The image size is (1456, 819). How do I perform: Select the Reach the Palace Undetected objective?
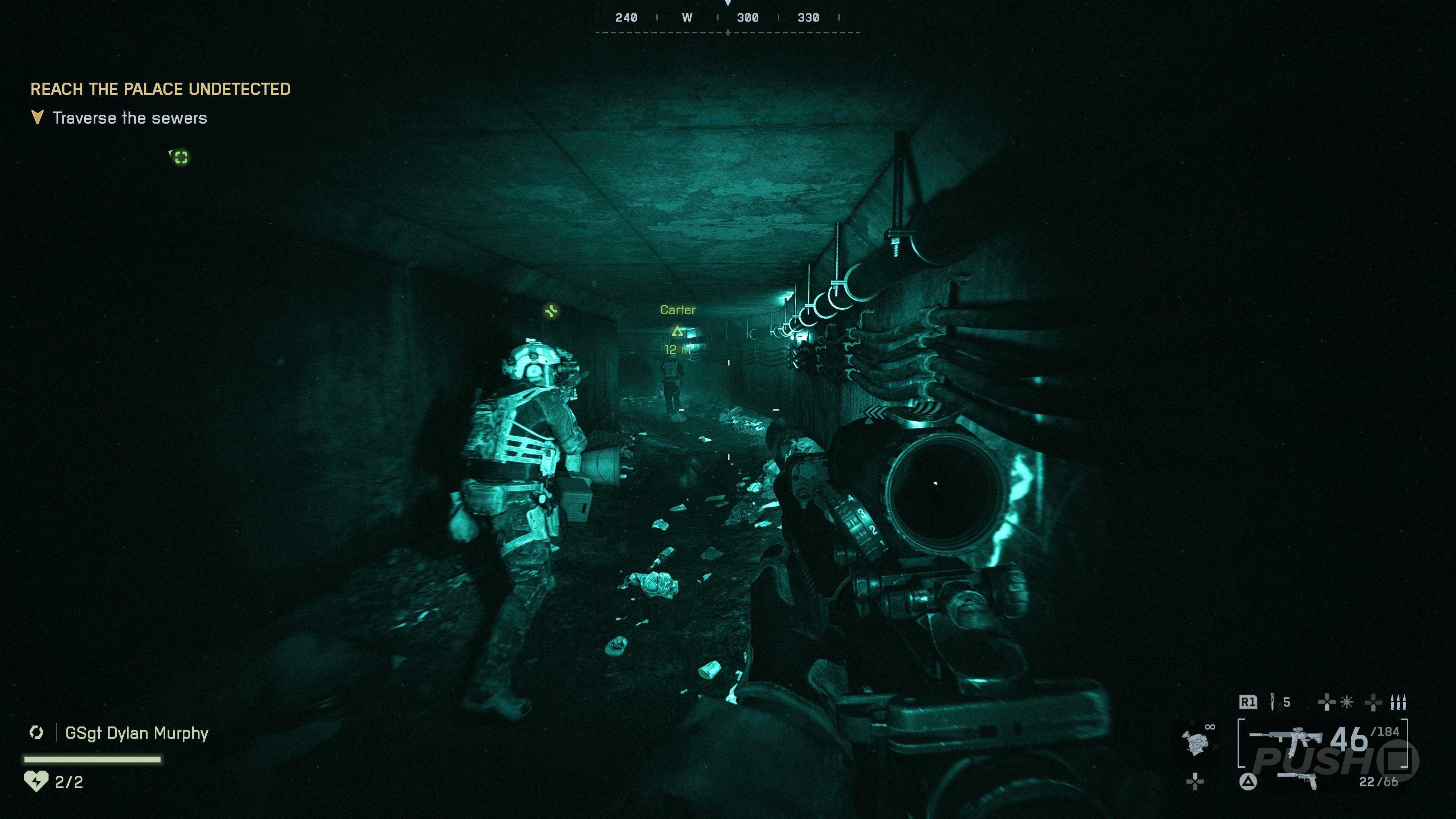(160, 89)
